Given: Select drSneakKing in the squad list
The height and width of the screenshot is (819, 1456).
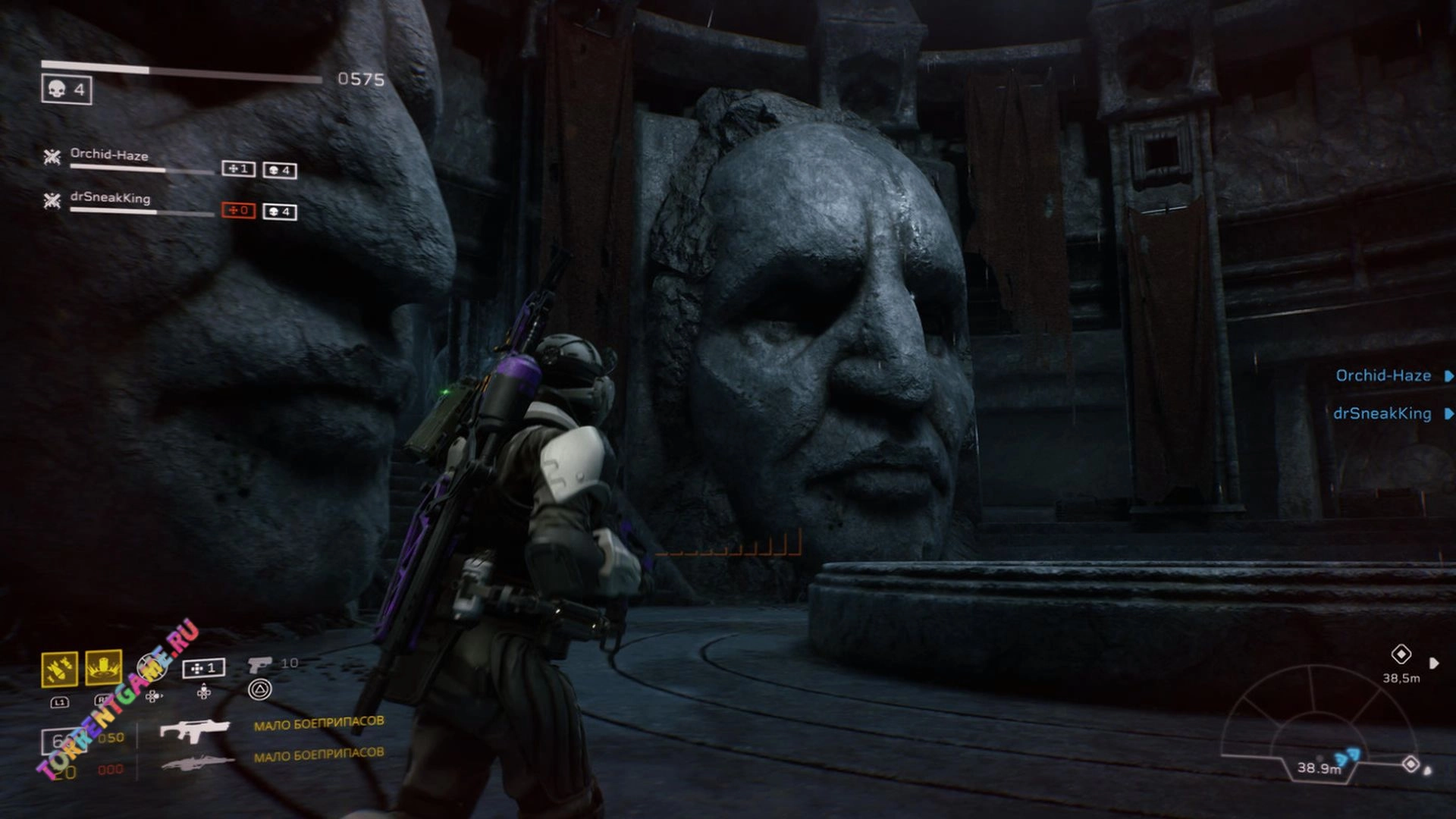Looking at the screenshot, I should click(x=110, y=198).
